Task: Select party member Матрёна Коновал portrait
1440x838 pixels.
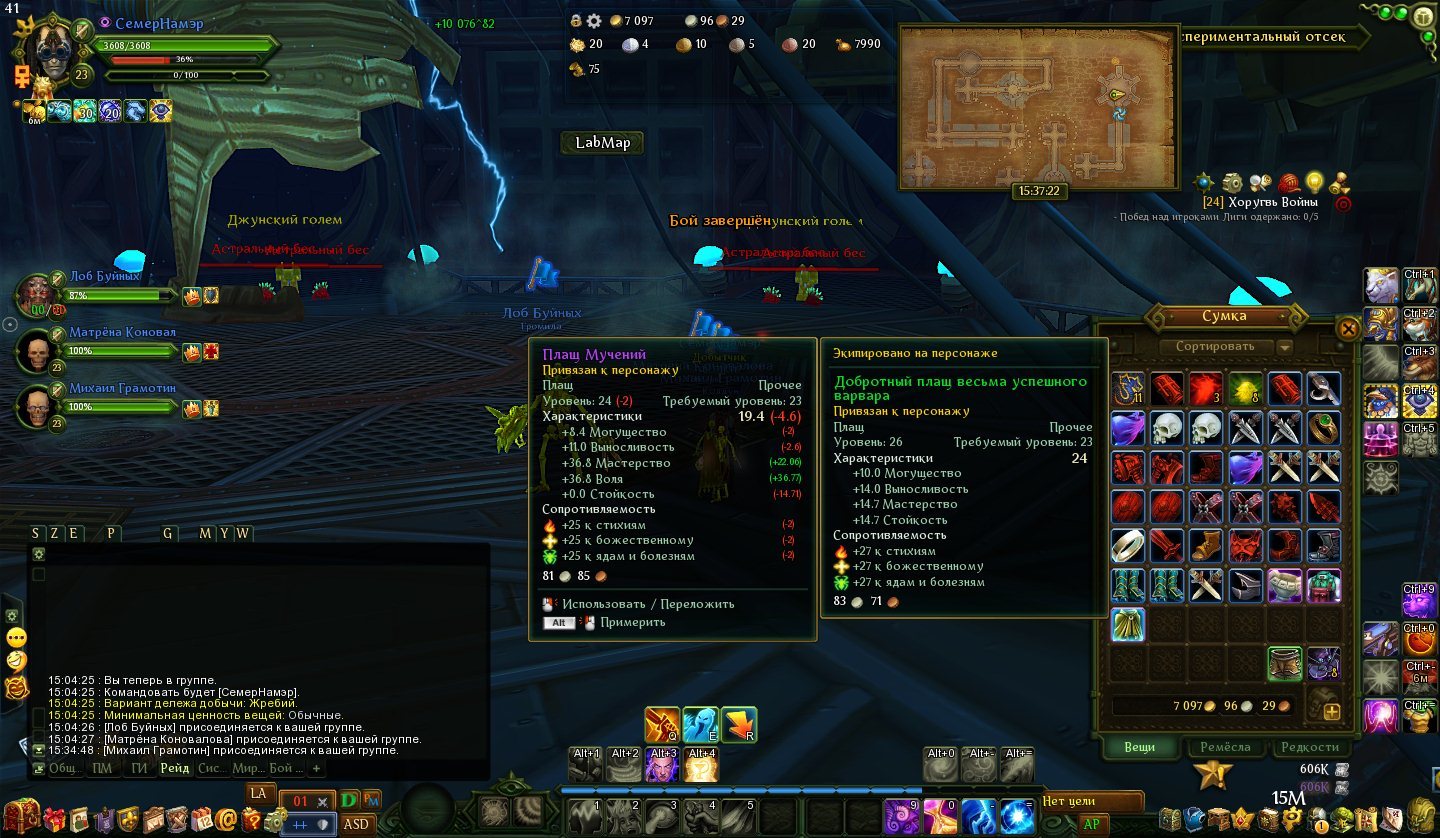Action: point(39,352)
